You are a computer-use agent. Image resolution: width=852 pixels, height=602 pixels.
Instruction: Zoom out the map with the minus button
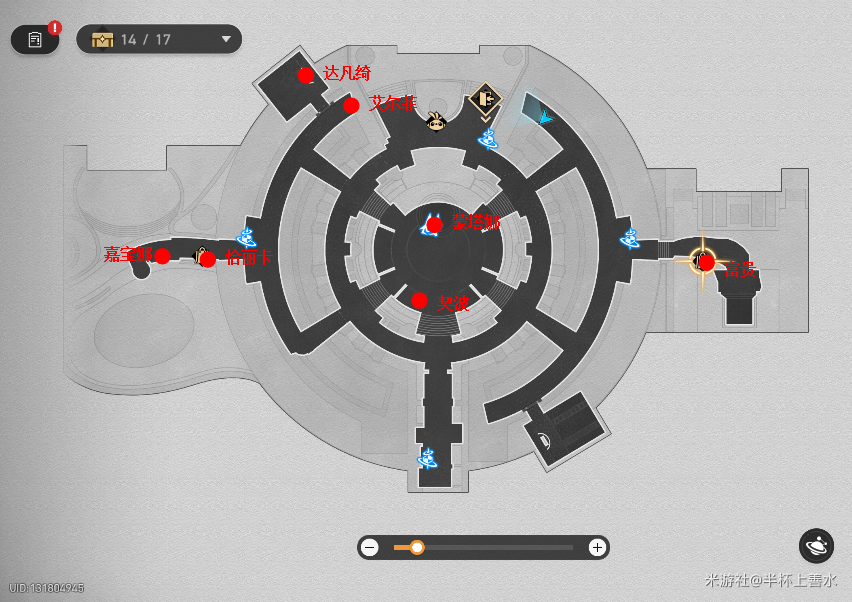(370, 547)
